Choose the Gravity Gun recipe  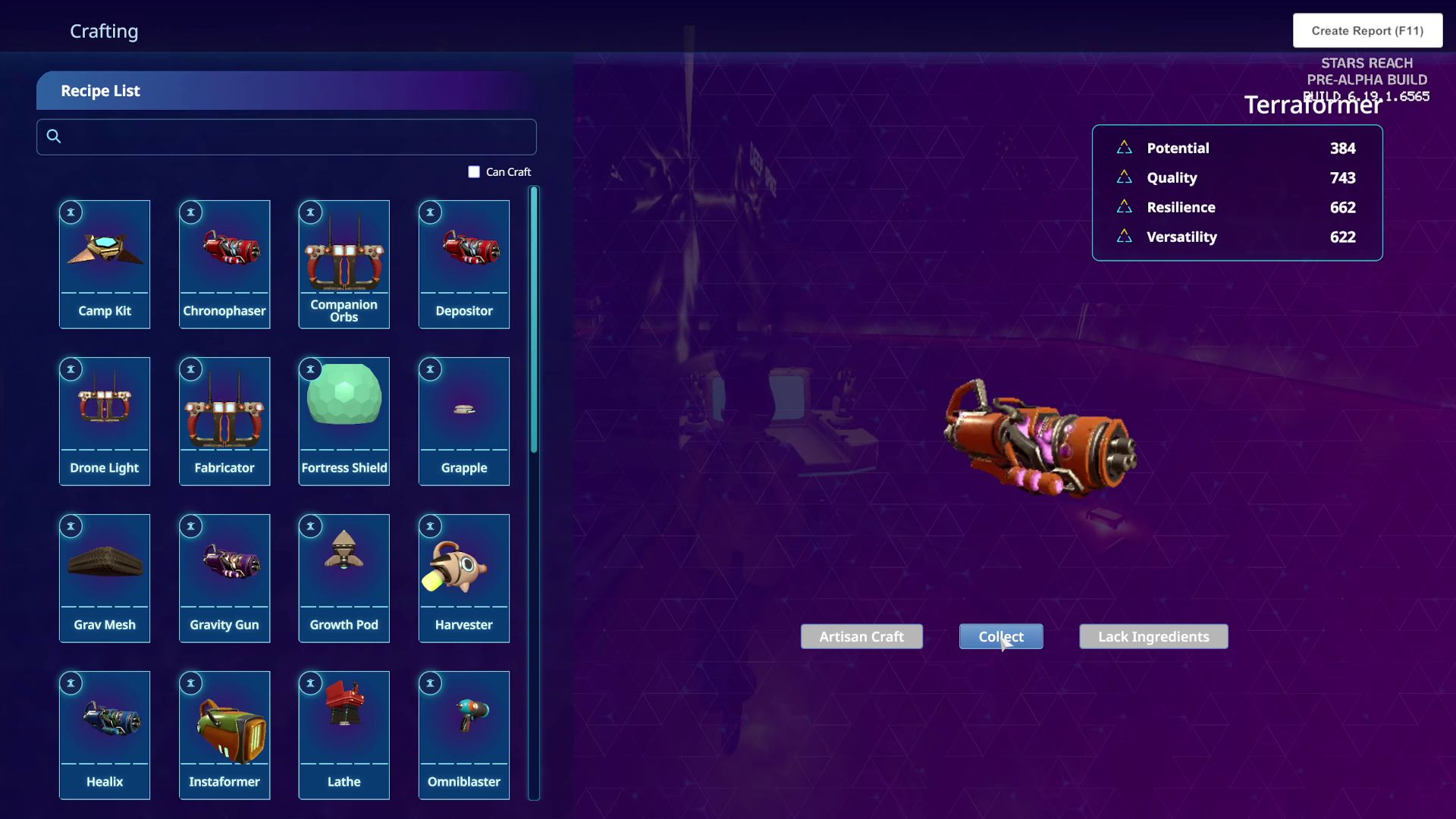(224, 578)
